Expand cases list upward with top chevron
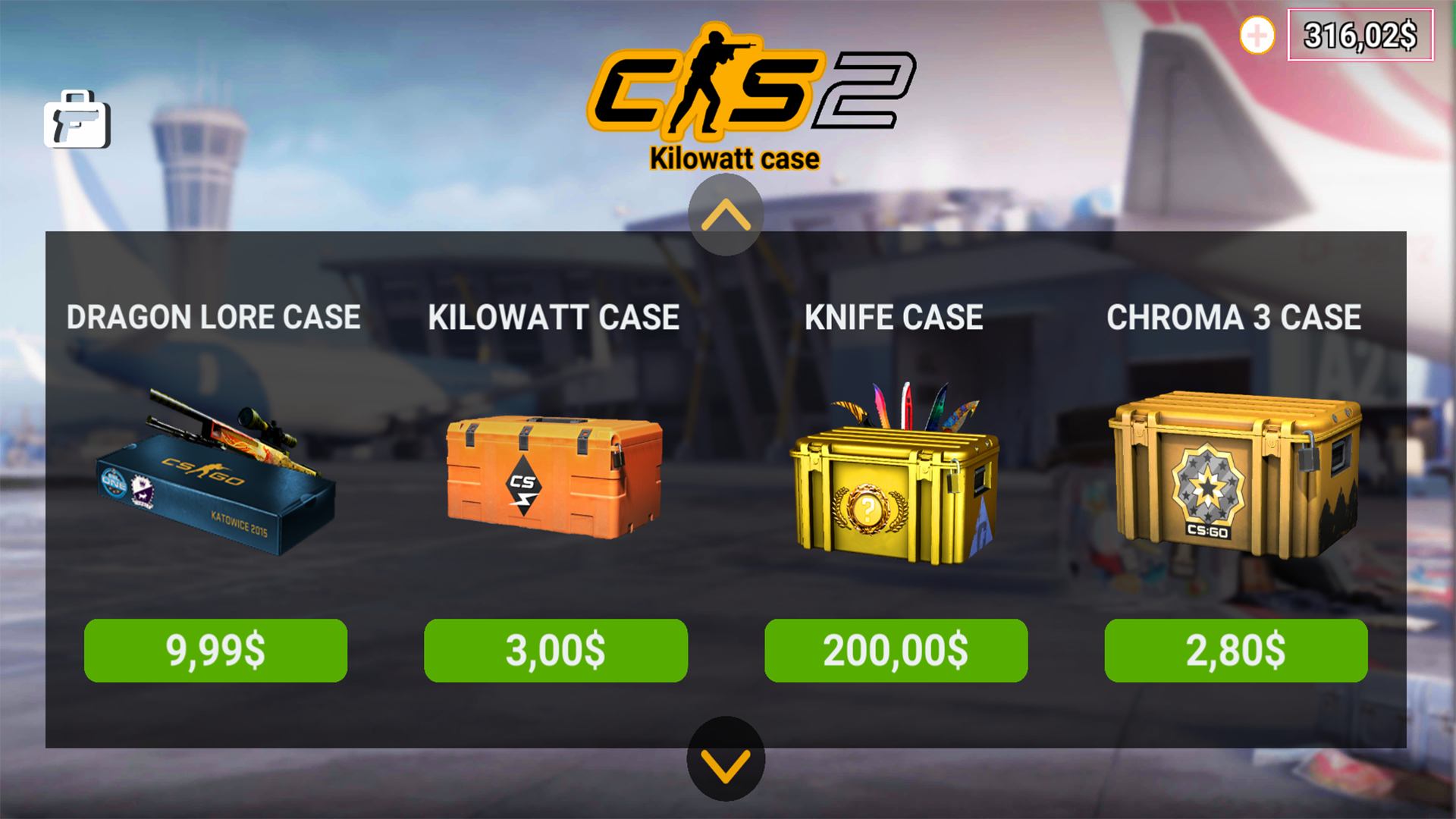 point(726,215)
